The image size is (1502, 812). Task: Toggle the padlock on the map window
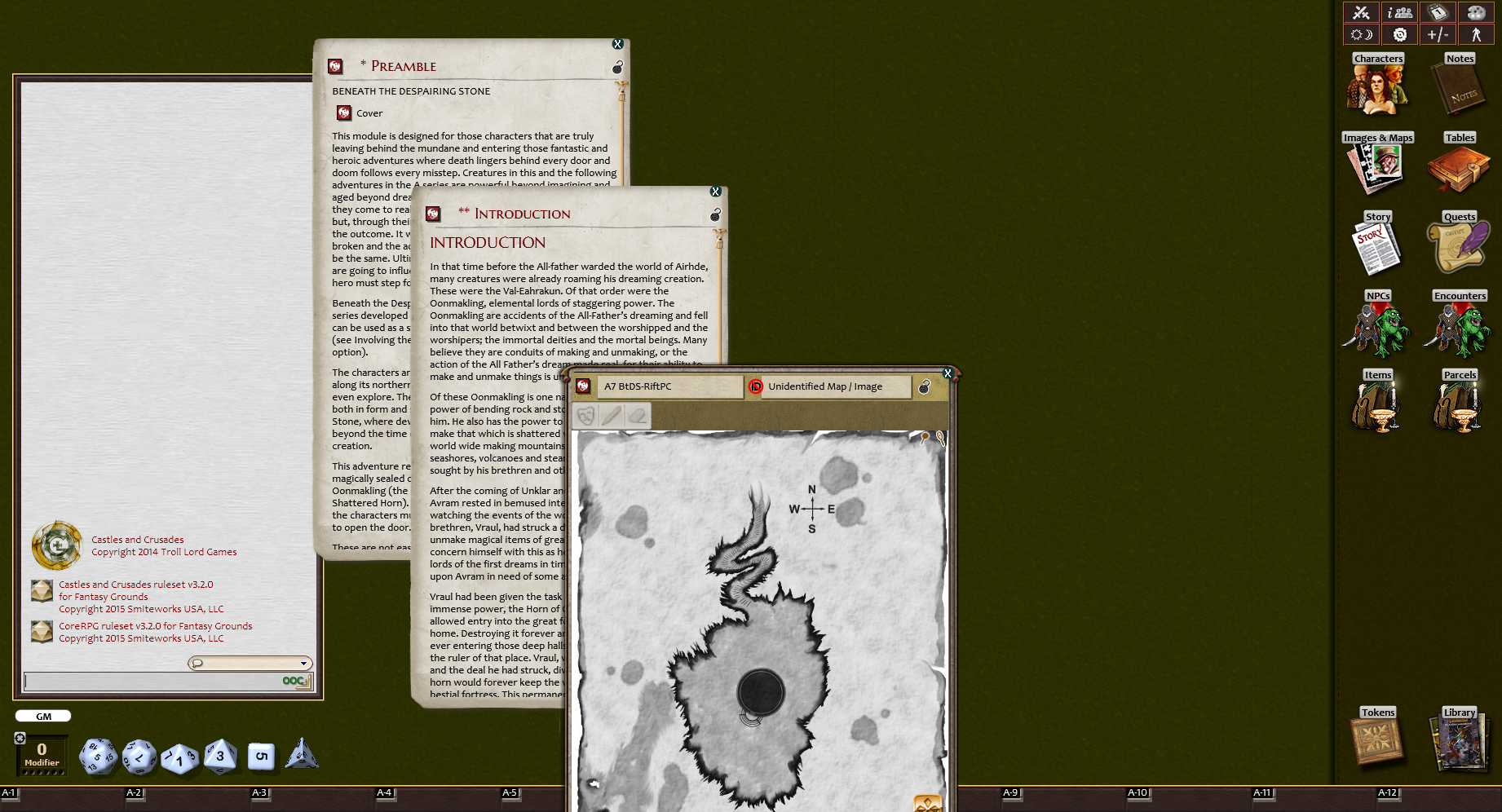pyautogui.click(x=922, y=389)
